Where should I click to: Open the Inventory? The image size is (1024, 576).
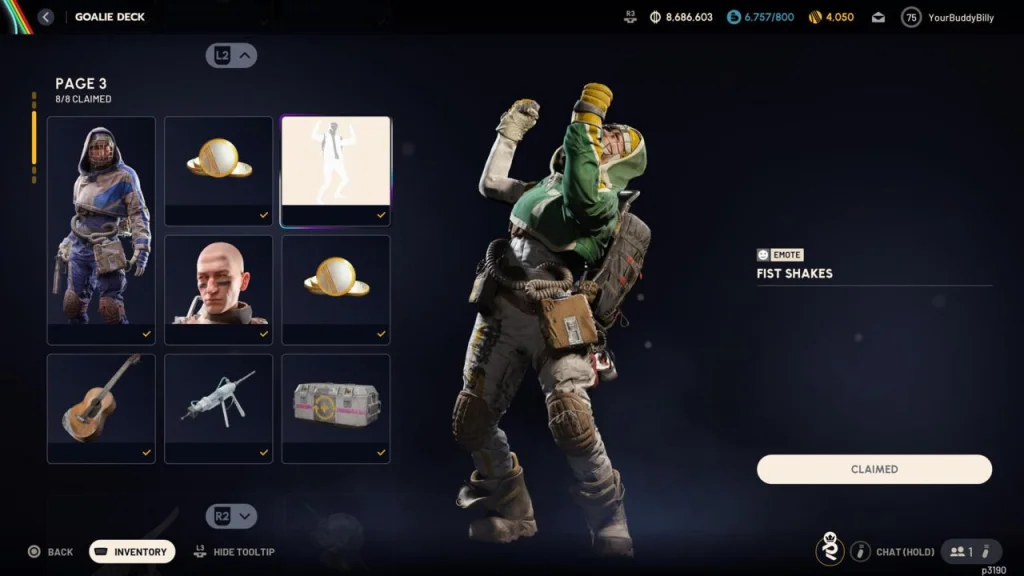click(132, 552)
